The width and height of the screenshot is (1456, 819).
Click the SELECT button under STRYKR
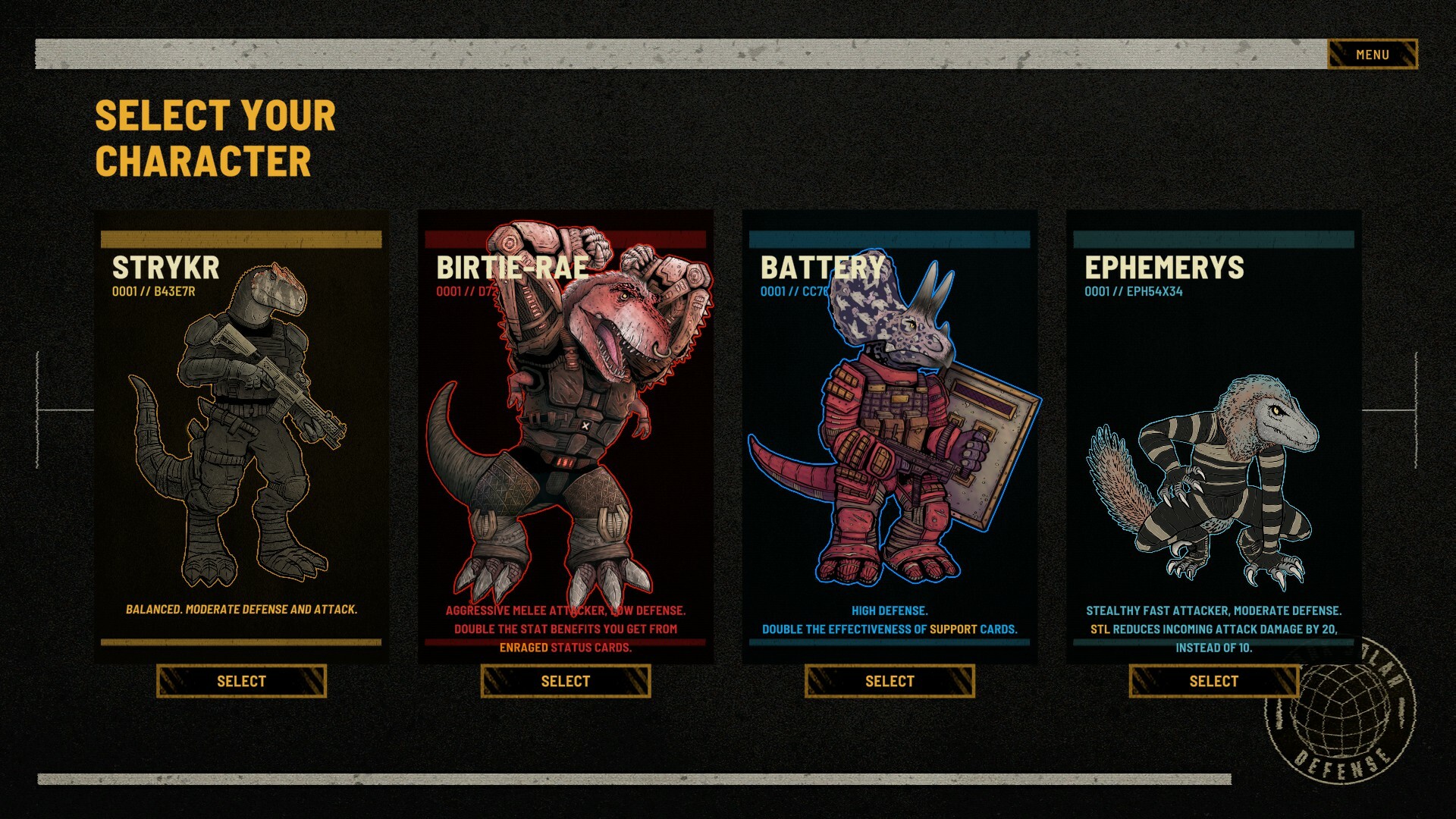[240, 681]
